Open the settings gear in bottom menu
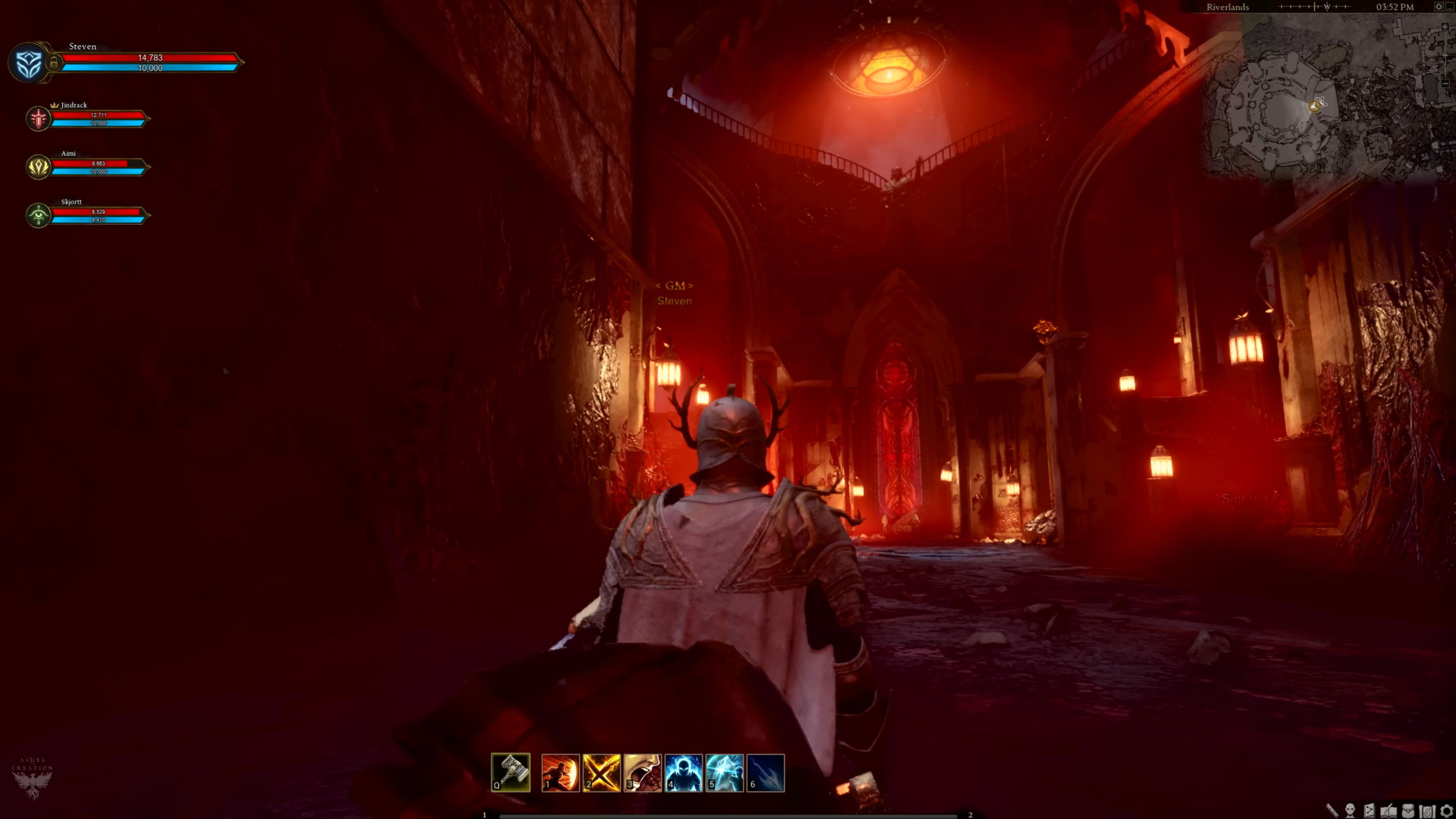1456x819 pixels. pos(1446,810)
